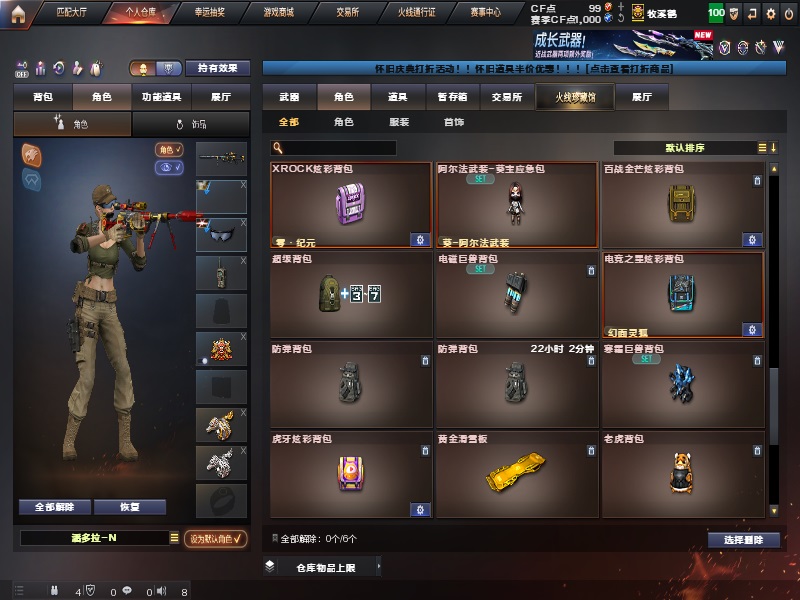Open the 赛事中心 tournament center
This screenshot has height=600, width=800.
click(x=486, y=13)
